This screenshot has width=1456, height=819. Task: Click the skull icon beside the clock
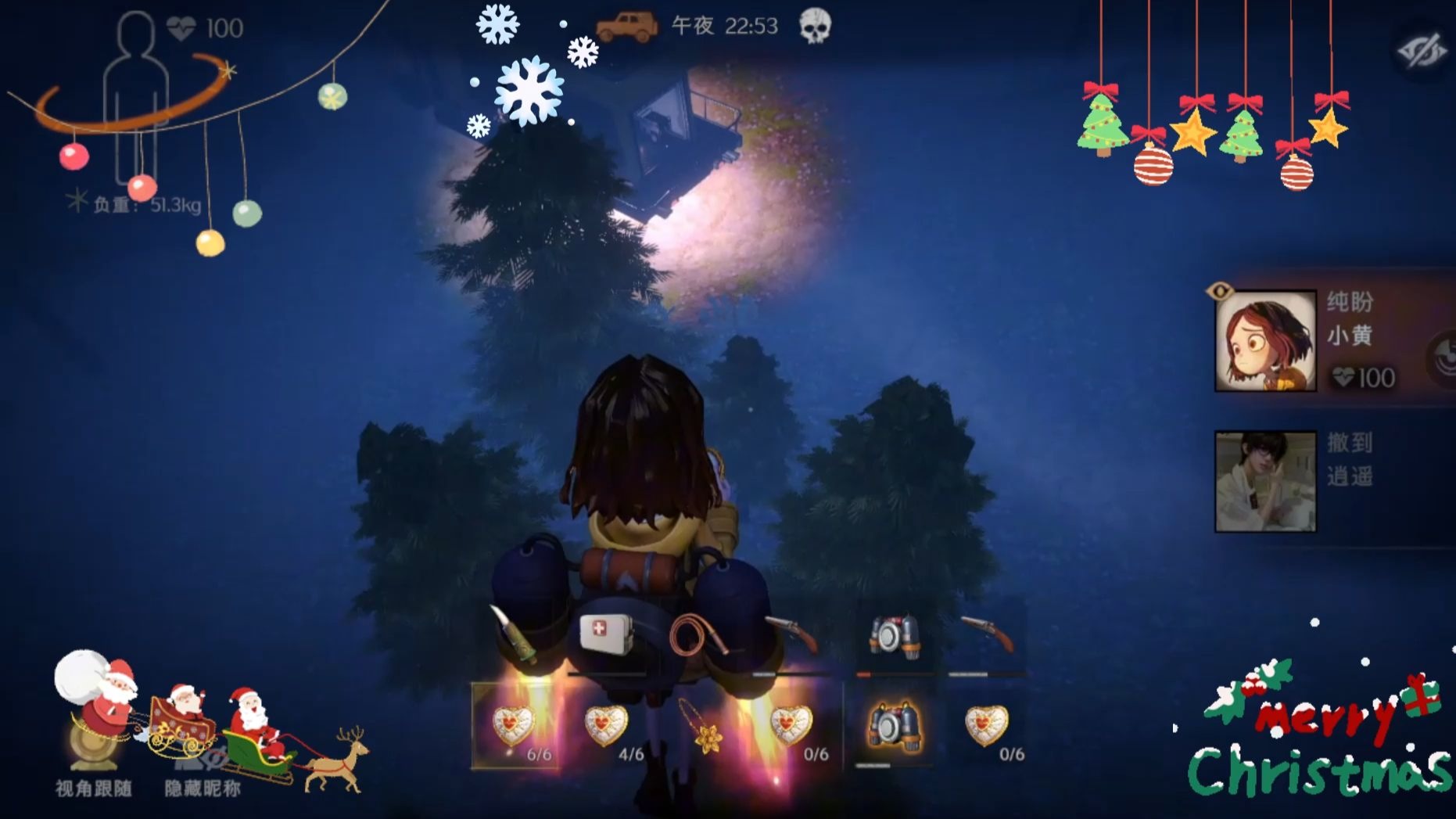click(x=815, y=27)
